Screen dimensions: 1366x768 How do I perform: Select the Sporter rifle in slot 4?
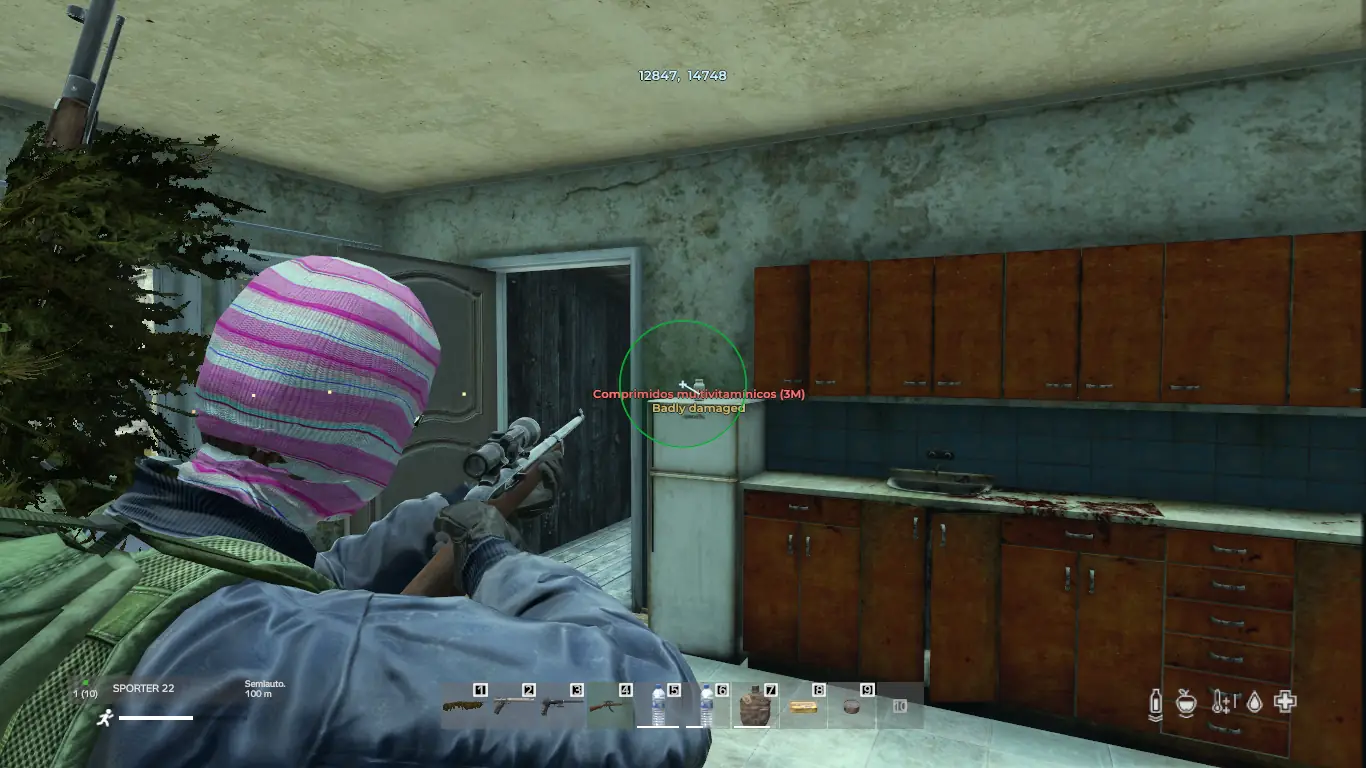[610, 706]
